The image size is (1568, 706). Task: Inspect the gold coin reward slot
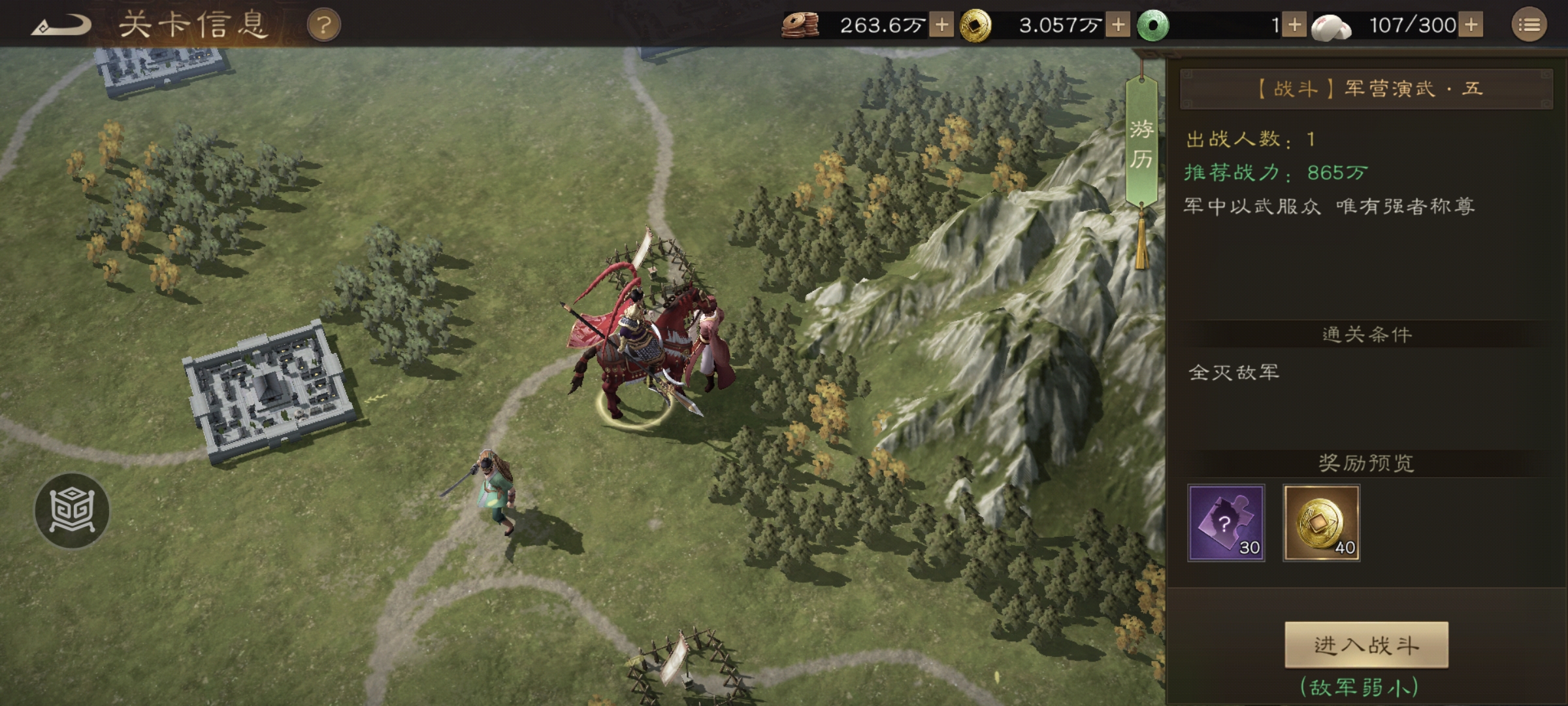(x=1321, y=523)
